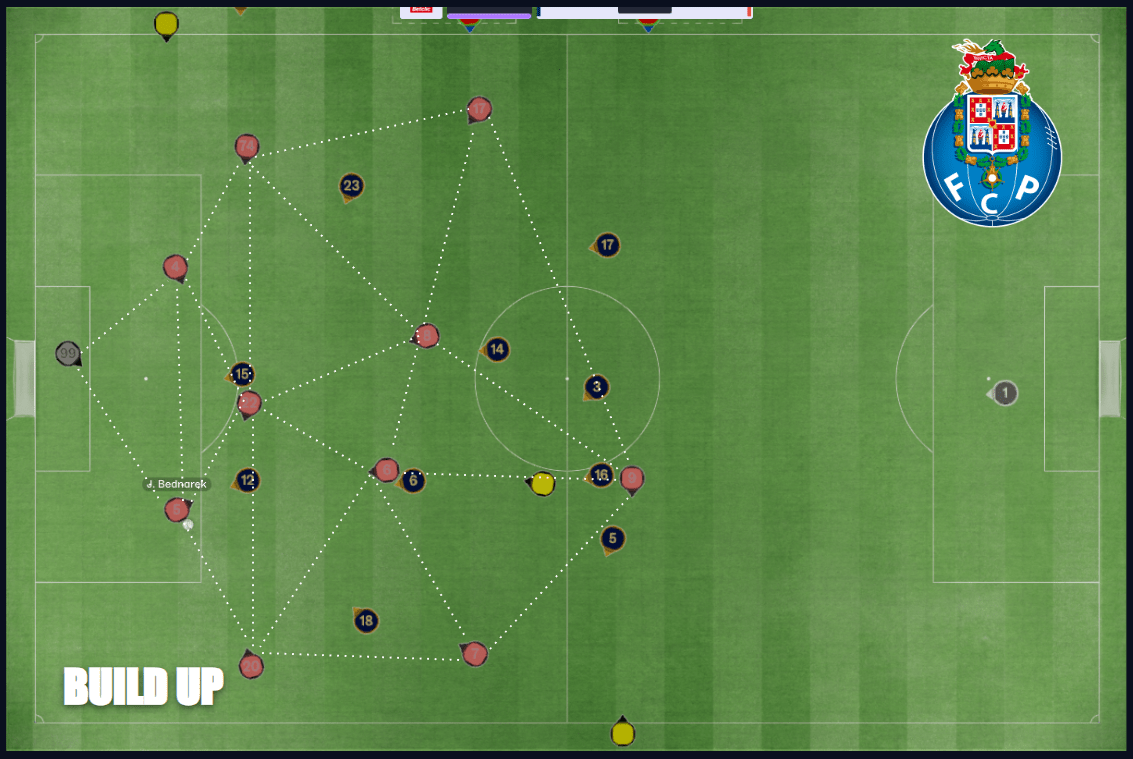
Task: Choose red player marker number 8
Action: click(x=427, y=336)
